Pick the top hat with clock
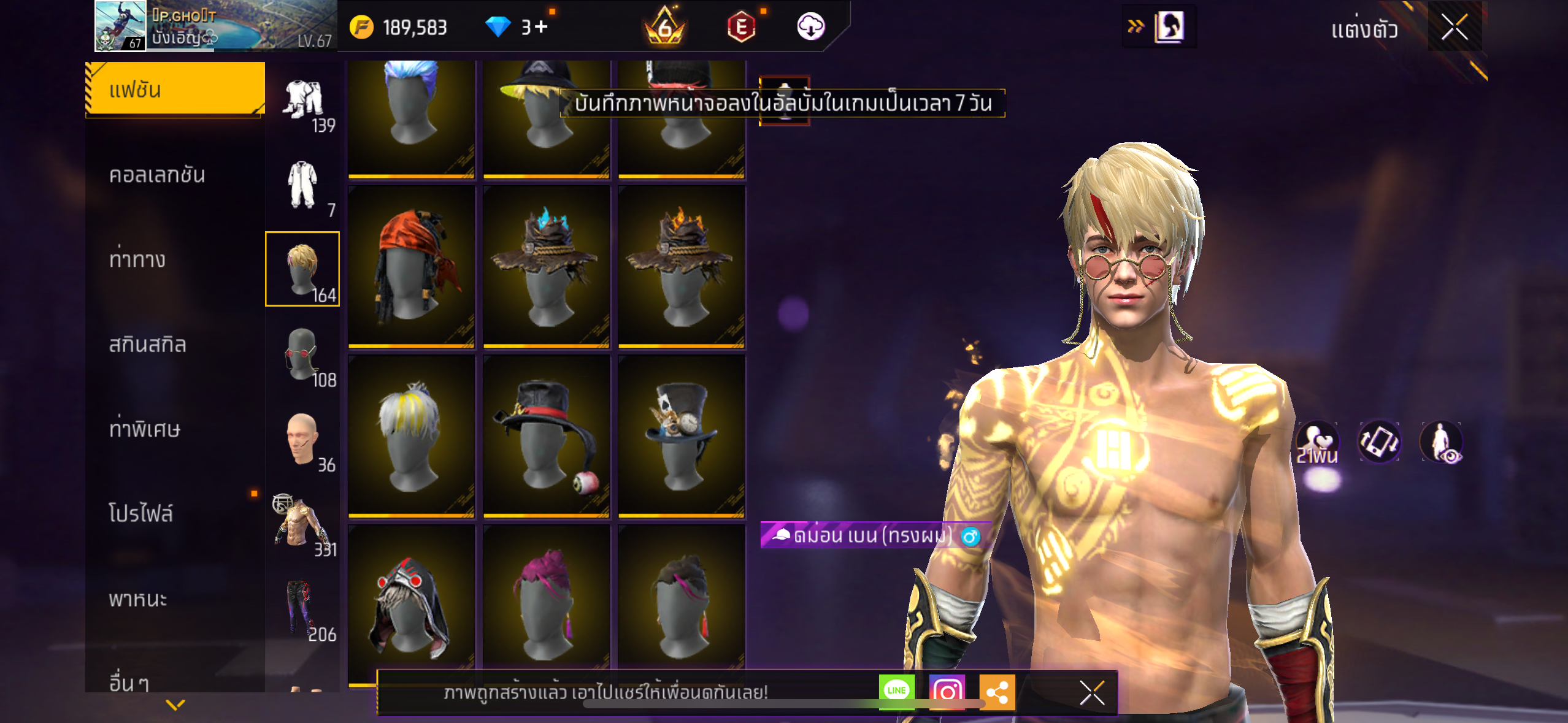The width and height of the screenshot is (1568, 723). [x=682, y=437]
